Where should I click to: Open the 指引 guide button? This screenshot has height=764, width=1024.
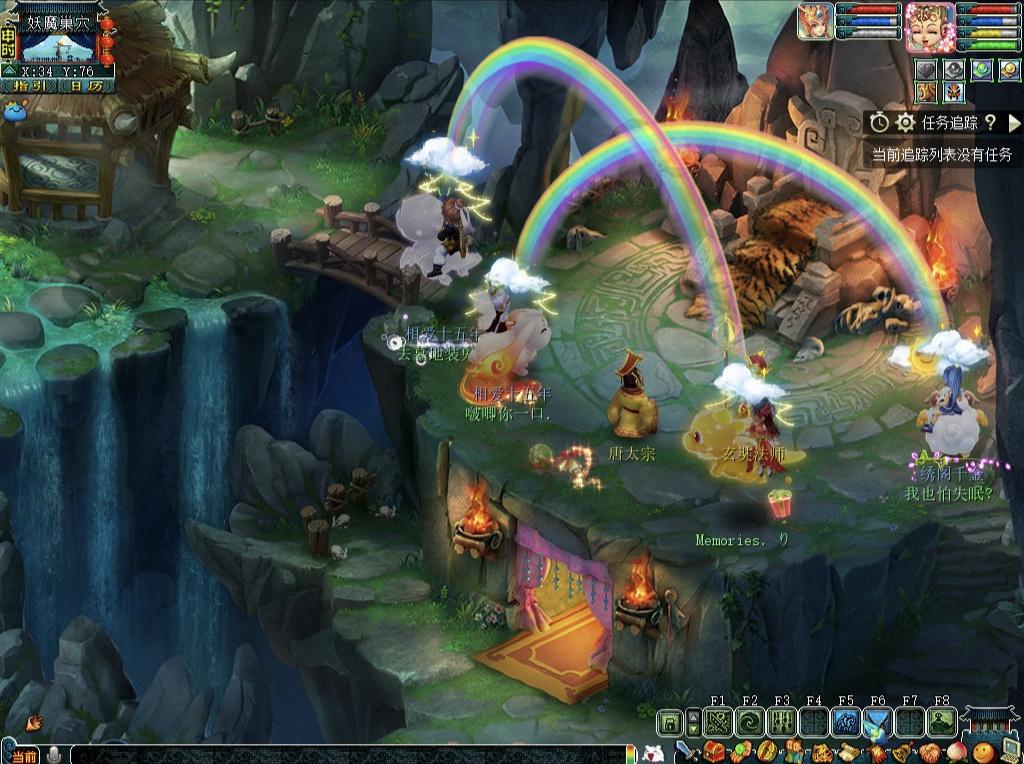(30, 86)
